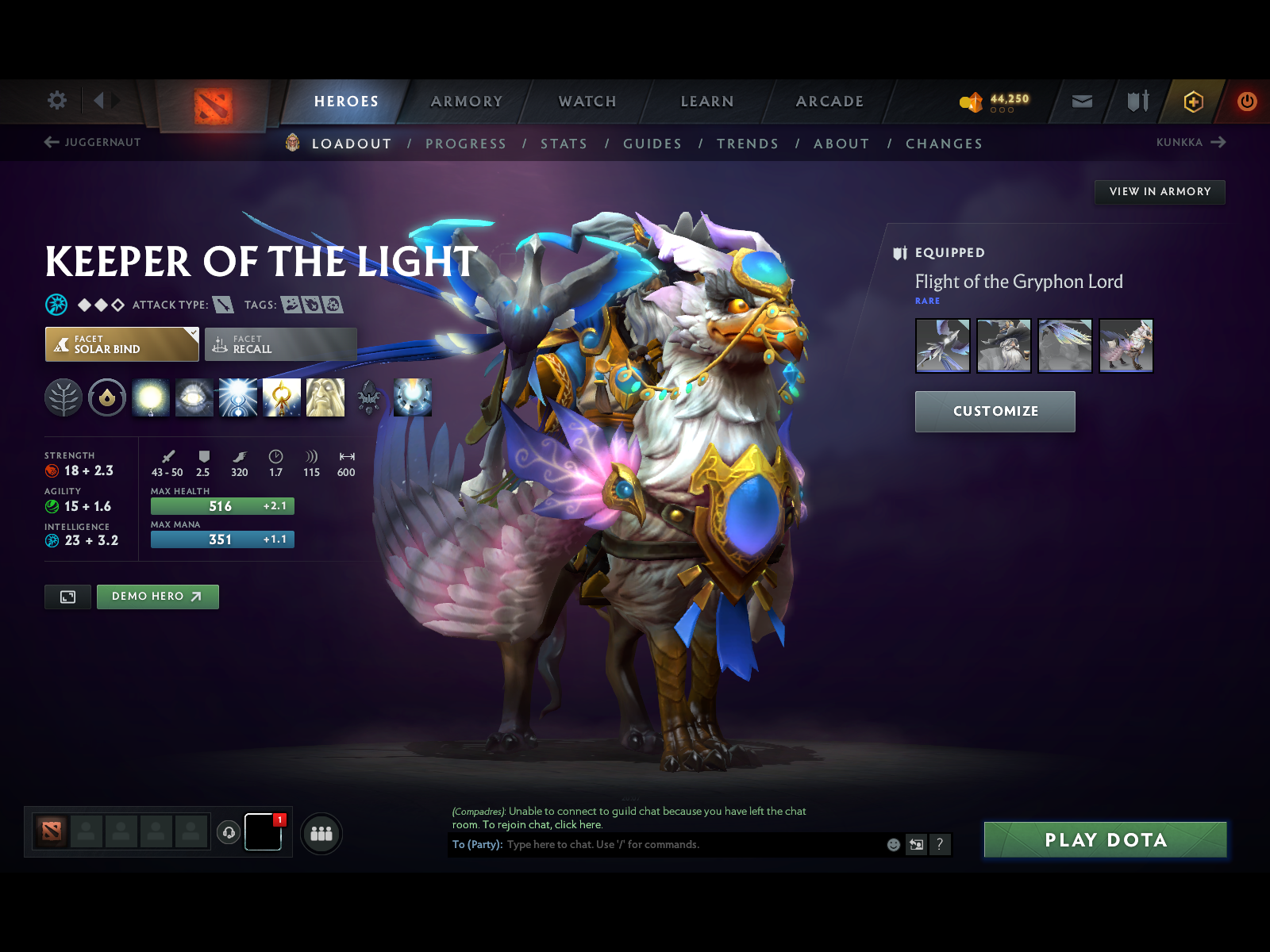The width and height of the screenshot is (1270, 952).
Task: Open the Stats section of the hero page
Action: [564, 144]
